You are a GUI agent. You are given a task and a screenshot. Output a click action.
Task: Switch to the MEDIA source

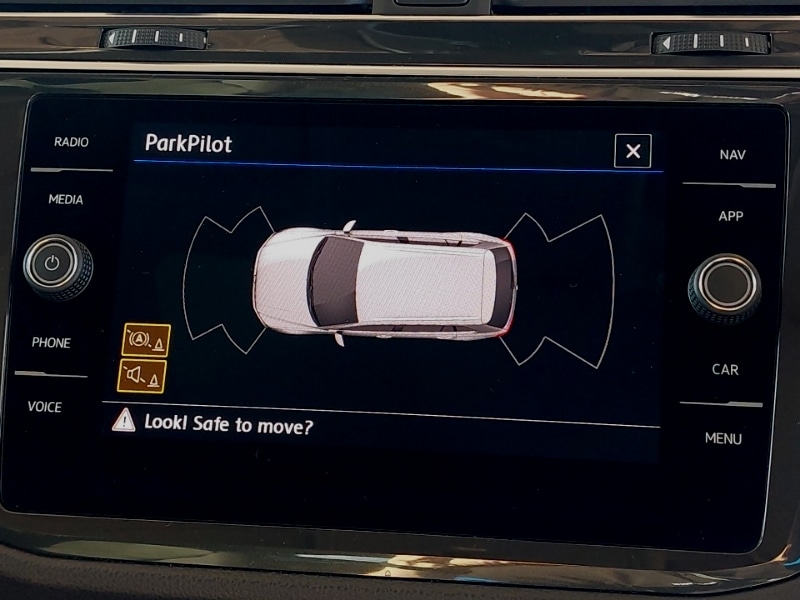pyautogui.click(x=66, y=200)
